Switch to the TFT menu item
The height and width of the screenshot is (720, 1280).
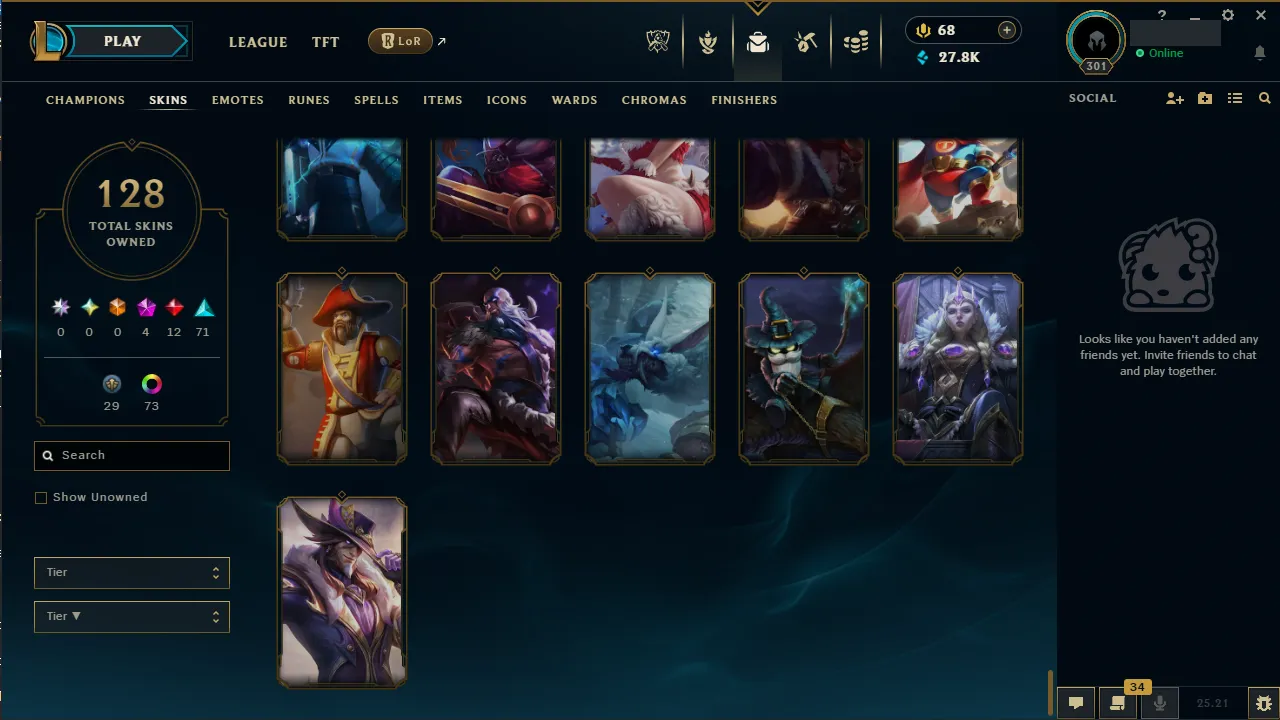(x=325, y=42)
